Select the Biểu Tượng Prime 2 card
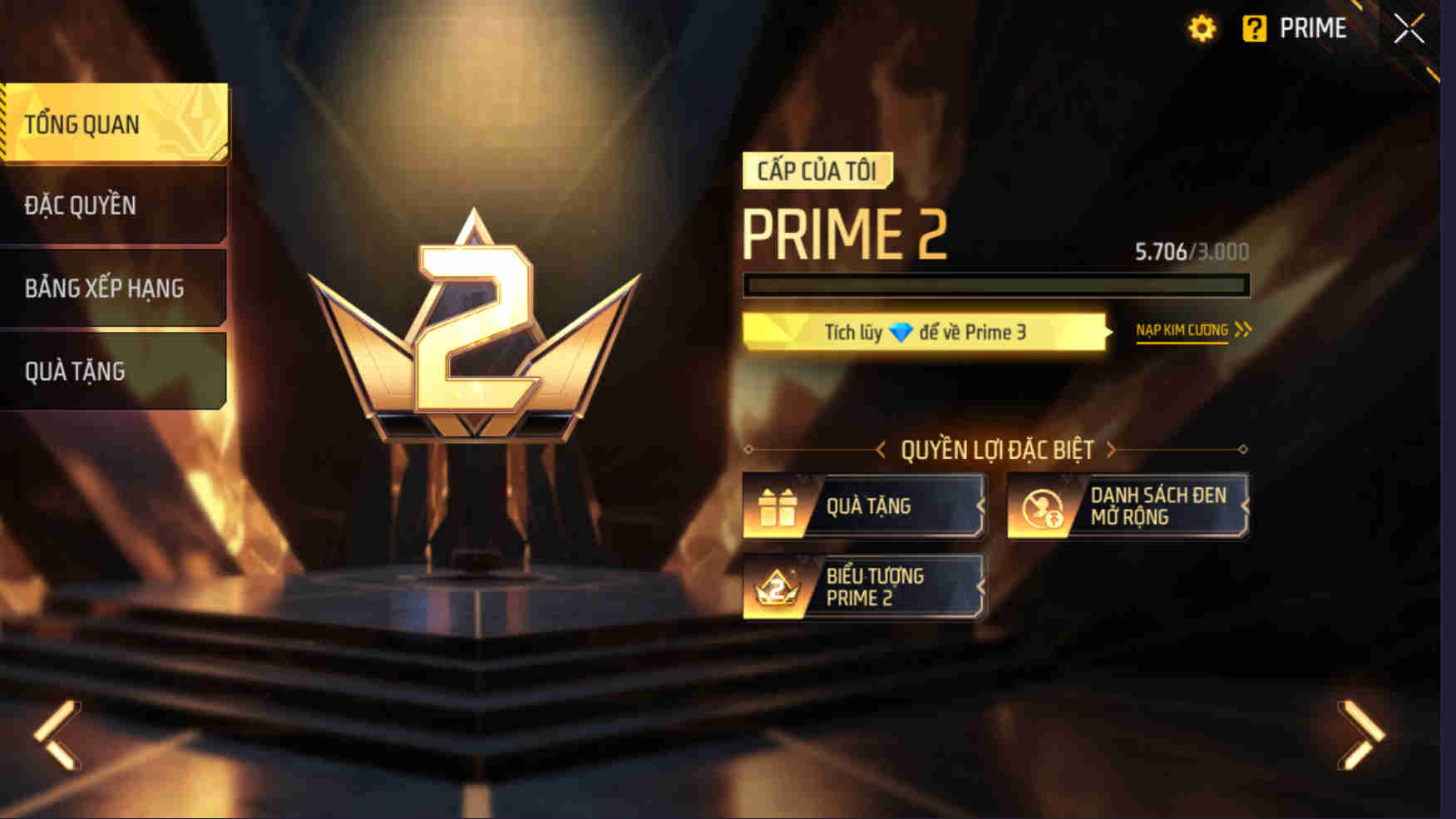 pos(862,588)
